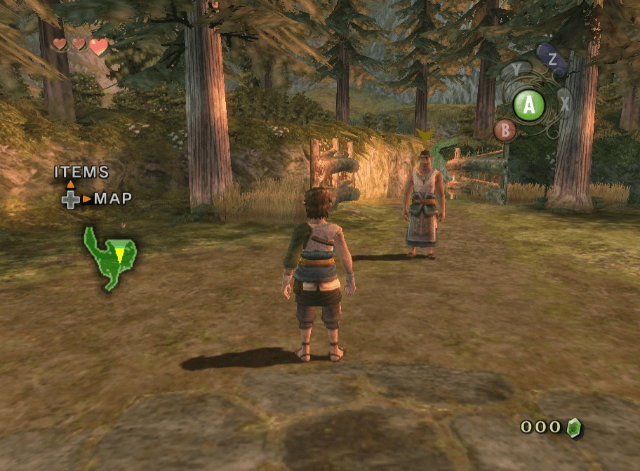Viewport: 640px width, 471px height.
Task: Click the green area minimap
Action: point(109,257)
